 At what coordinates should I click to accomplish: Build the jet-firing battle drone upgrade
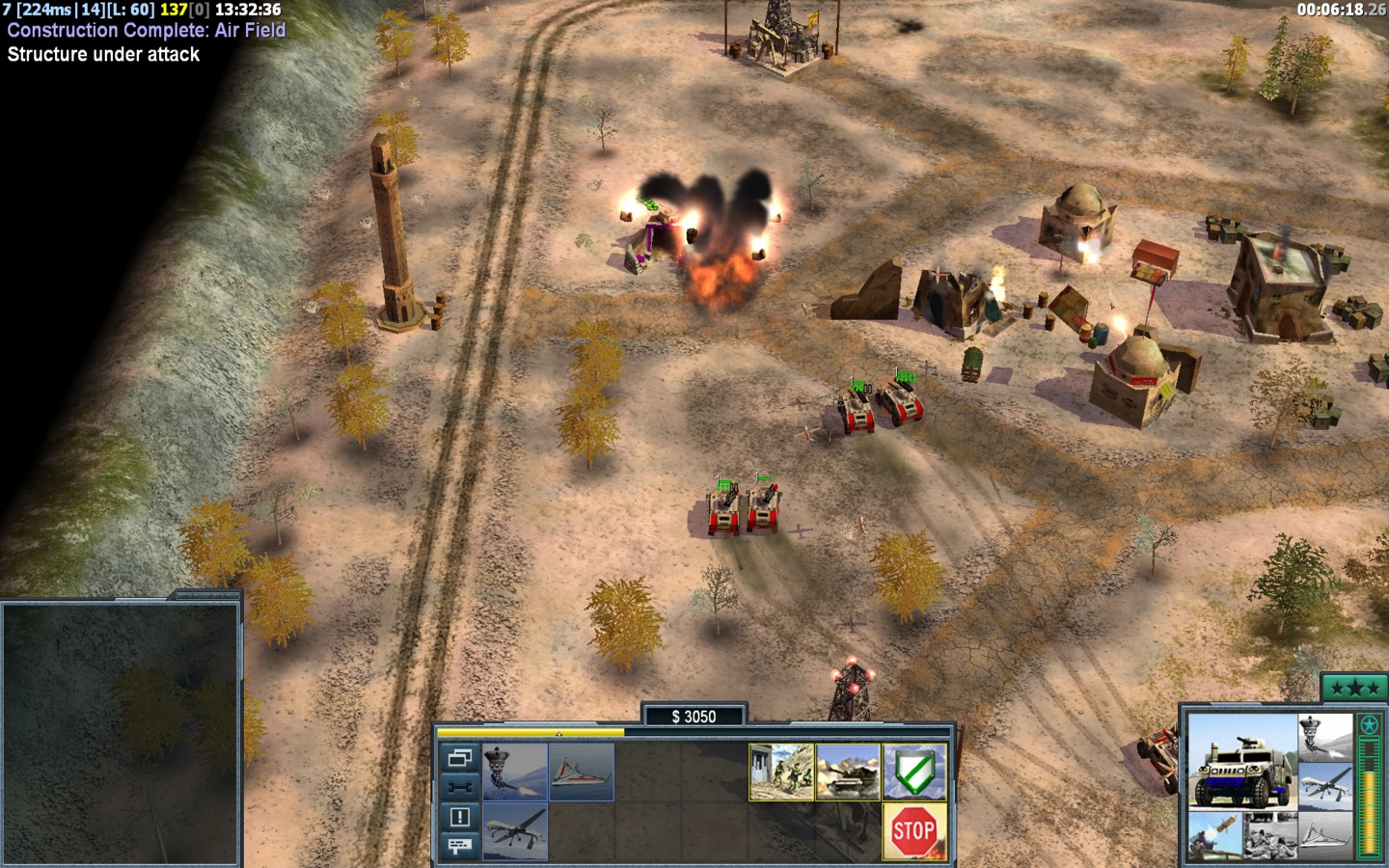click(x=514, y=772)
